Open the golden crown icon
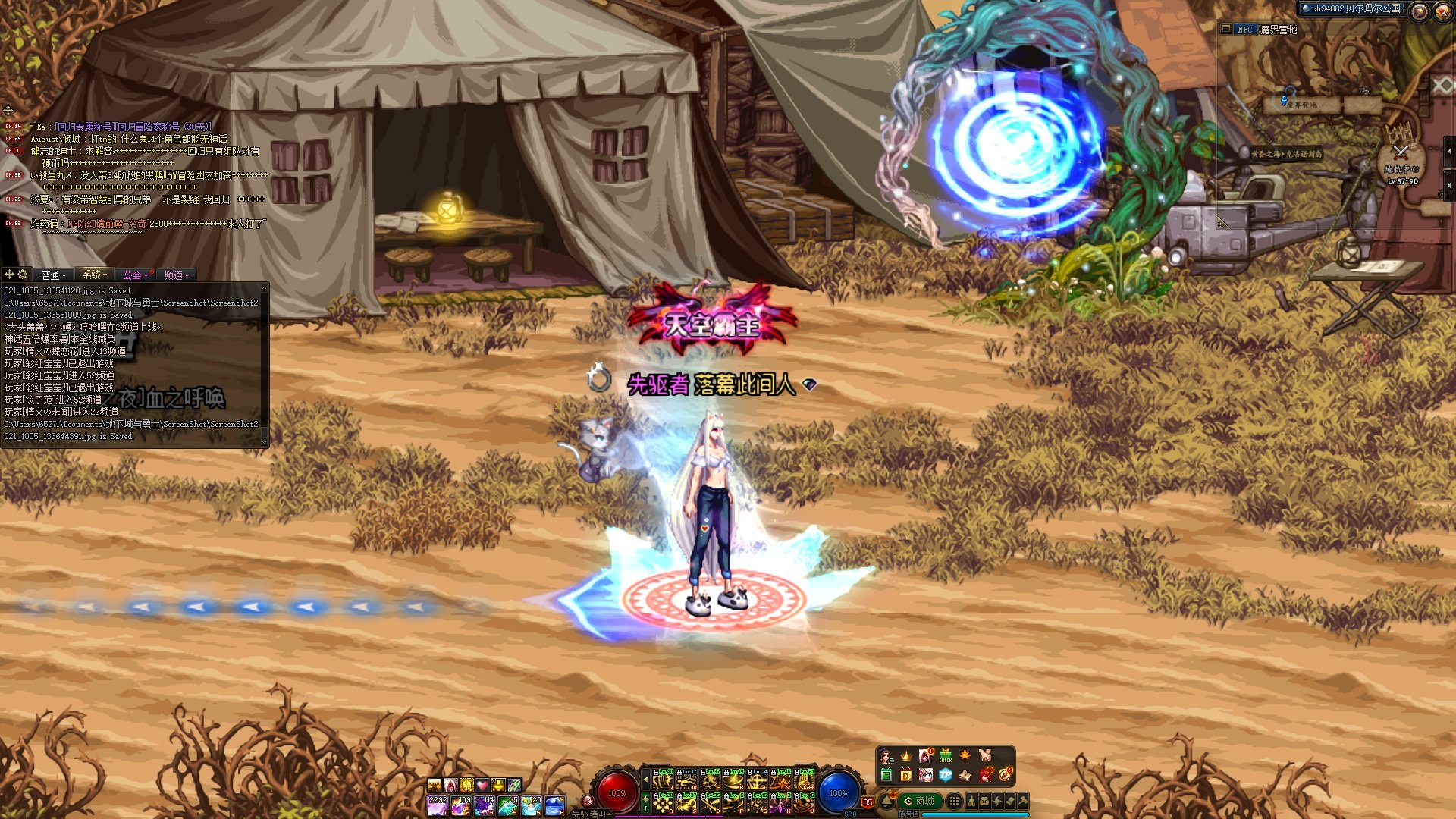This screenshot has height=819, width=1456. [x=905, y=756]
